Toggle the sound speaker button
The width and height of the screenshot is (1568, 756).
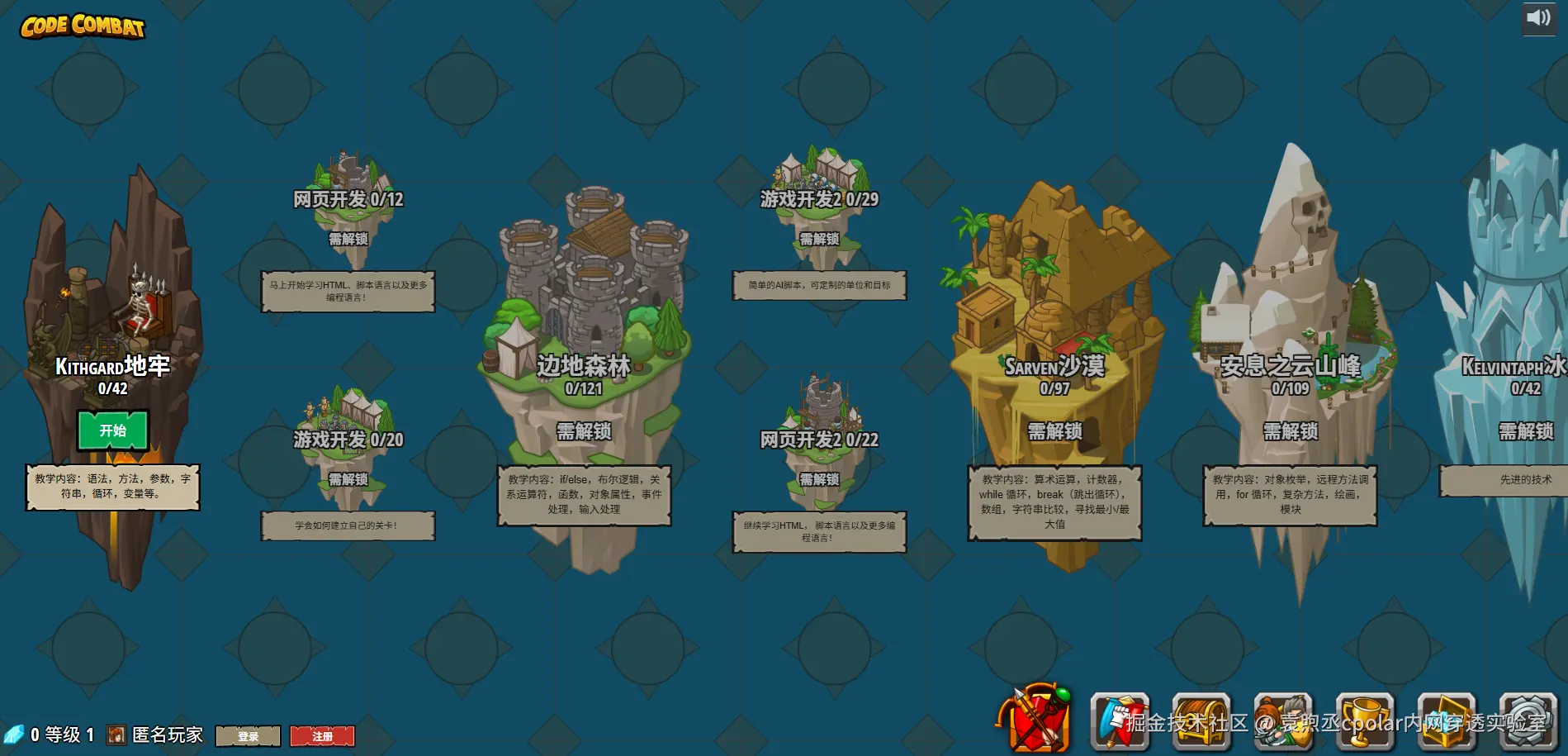tap(1538, 18)
